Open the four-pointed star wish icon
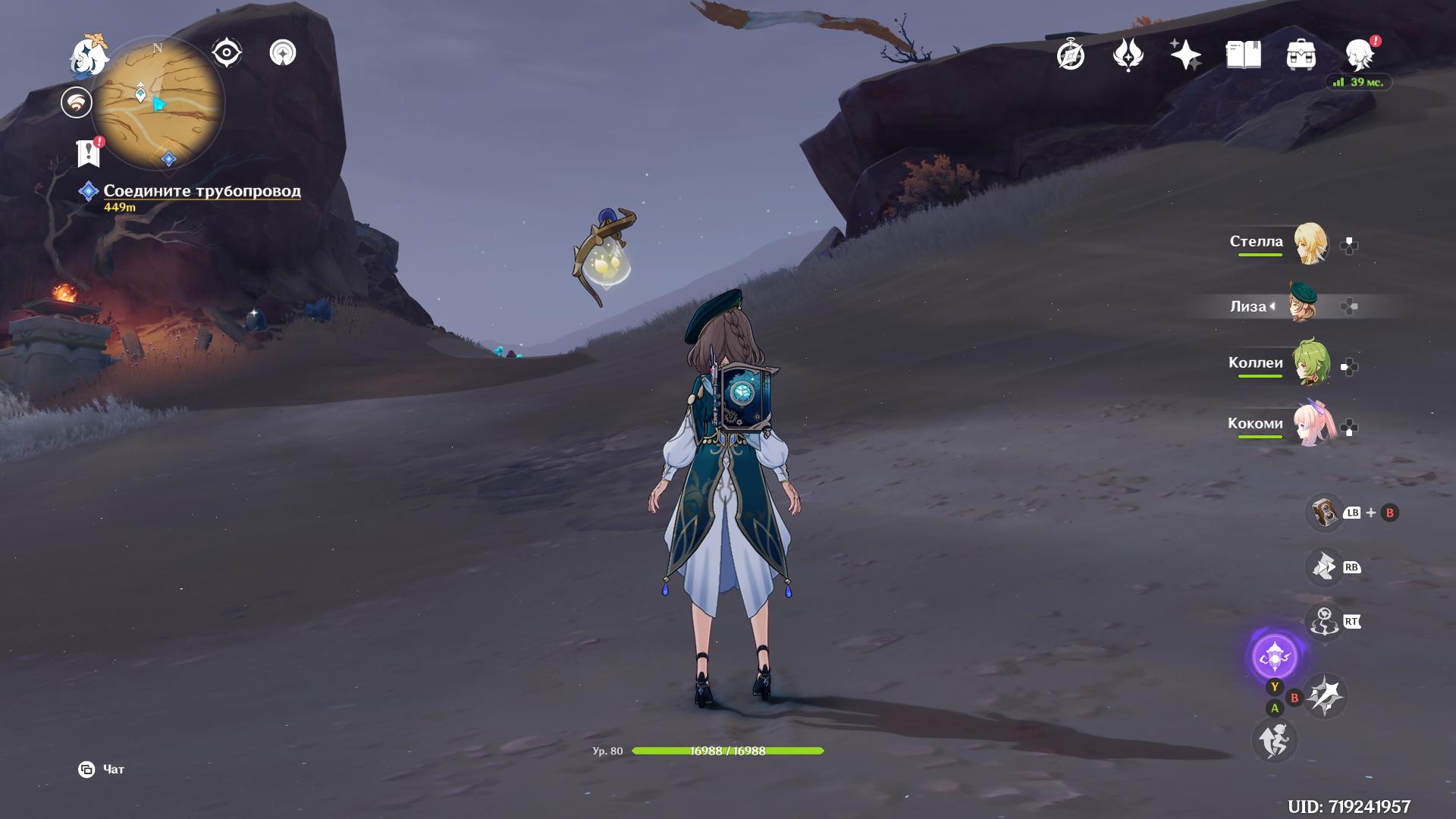 point(1185,55)
